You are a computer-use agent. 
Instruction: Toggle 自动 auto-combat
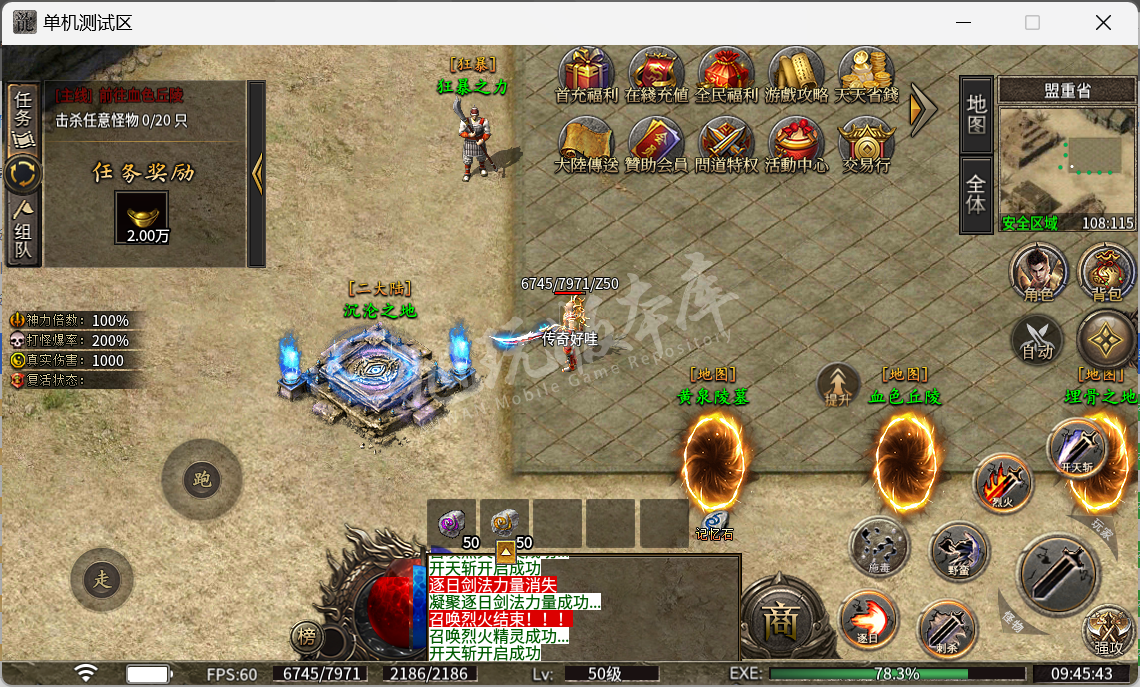pyautogui.click(x=1038, y=338)
